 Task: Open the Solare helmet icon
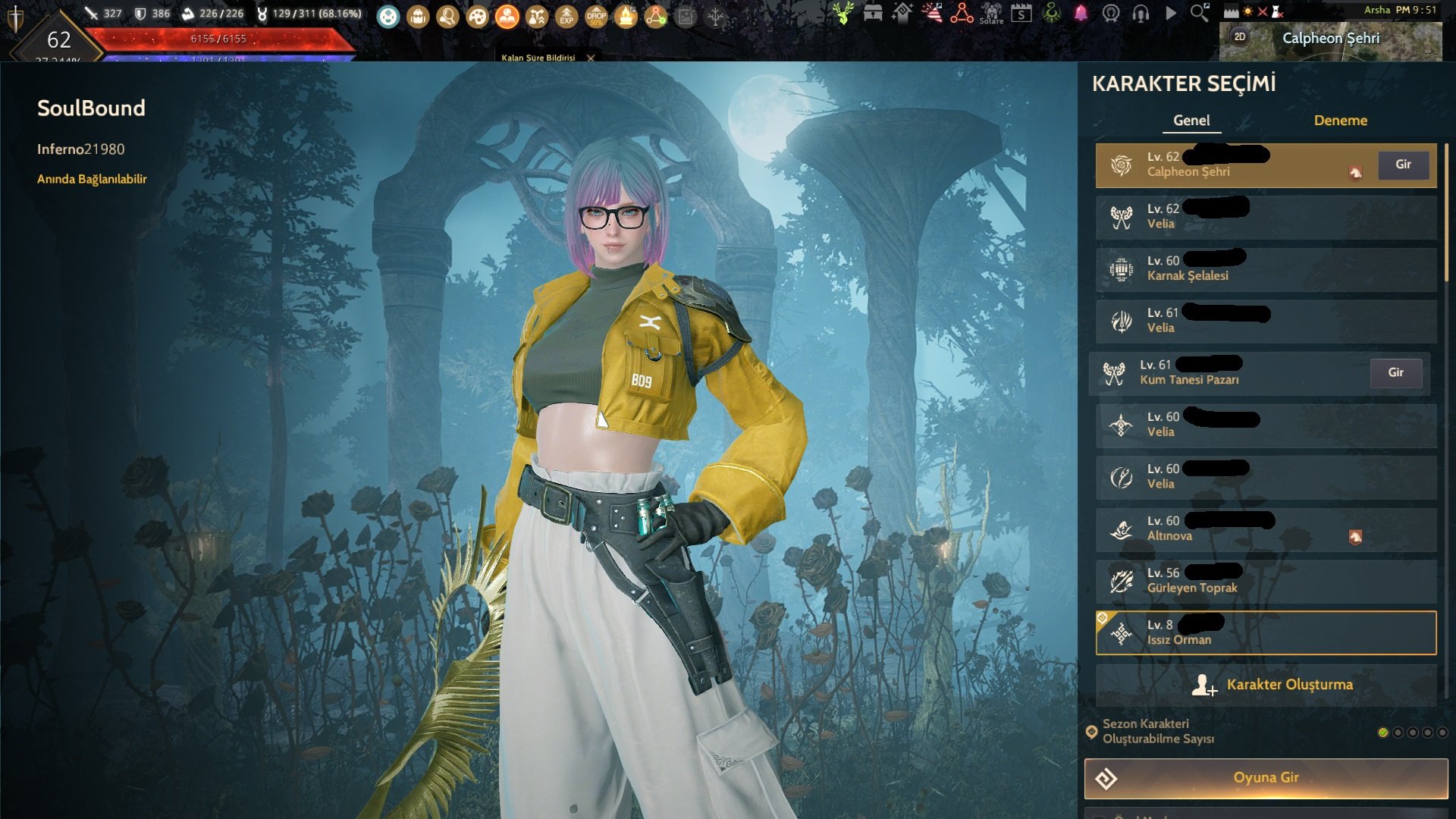(x=991, y=13)
